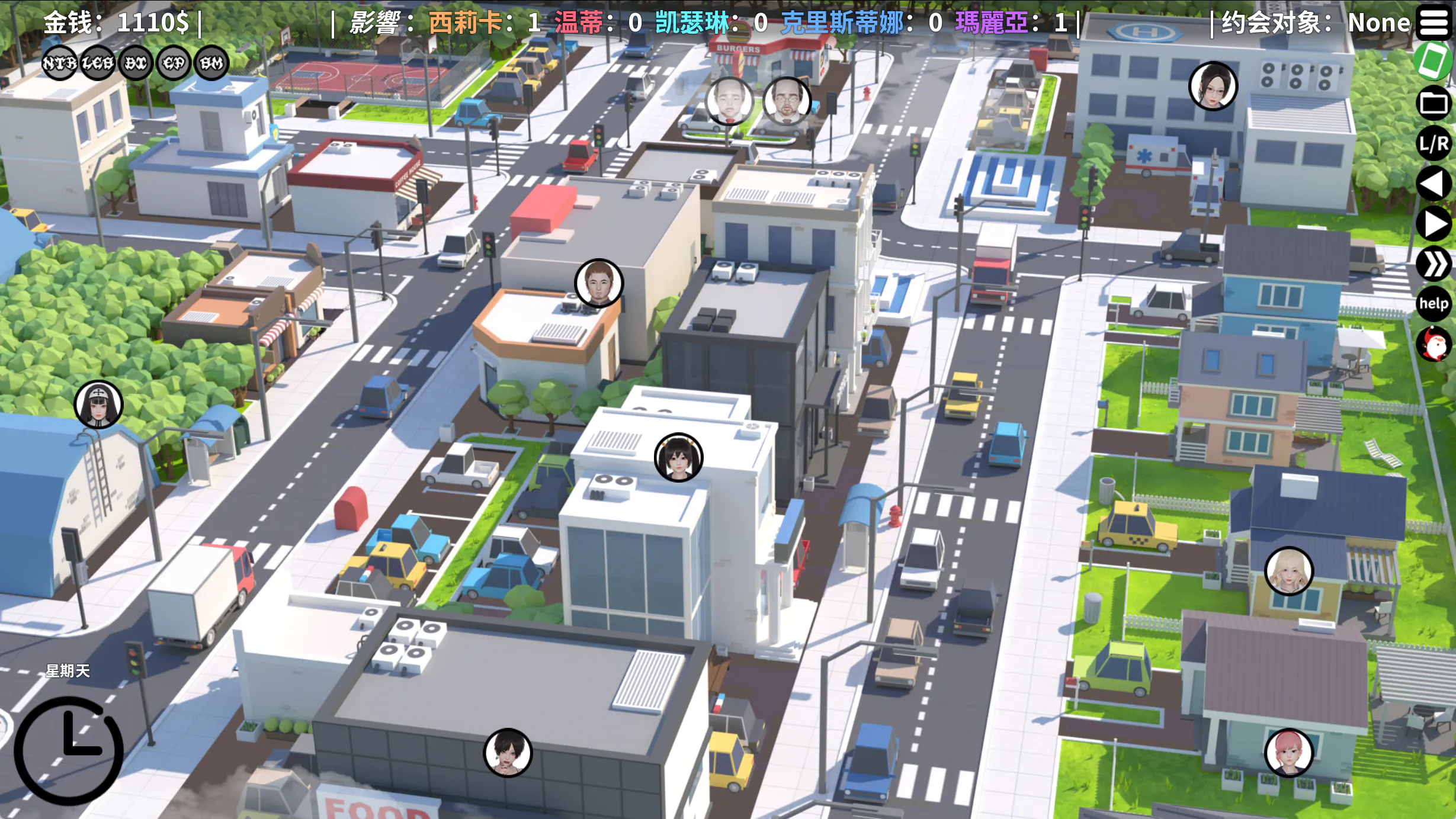Select the blonde woman portrait marker

(x=1289, y=571)
